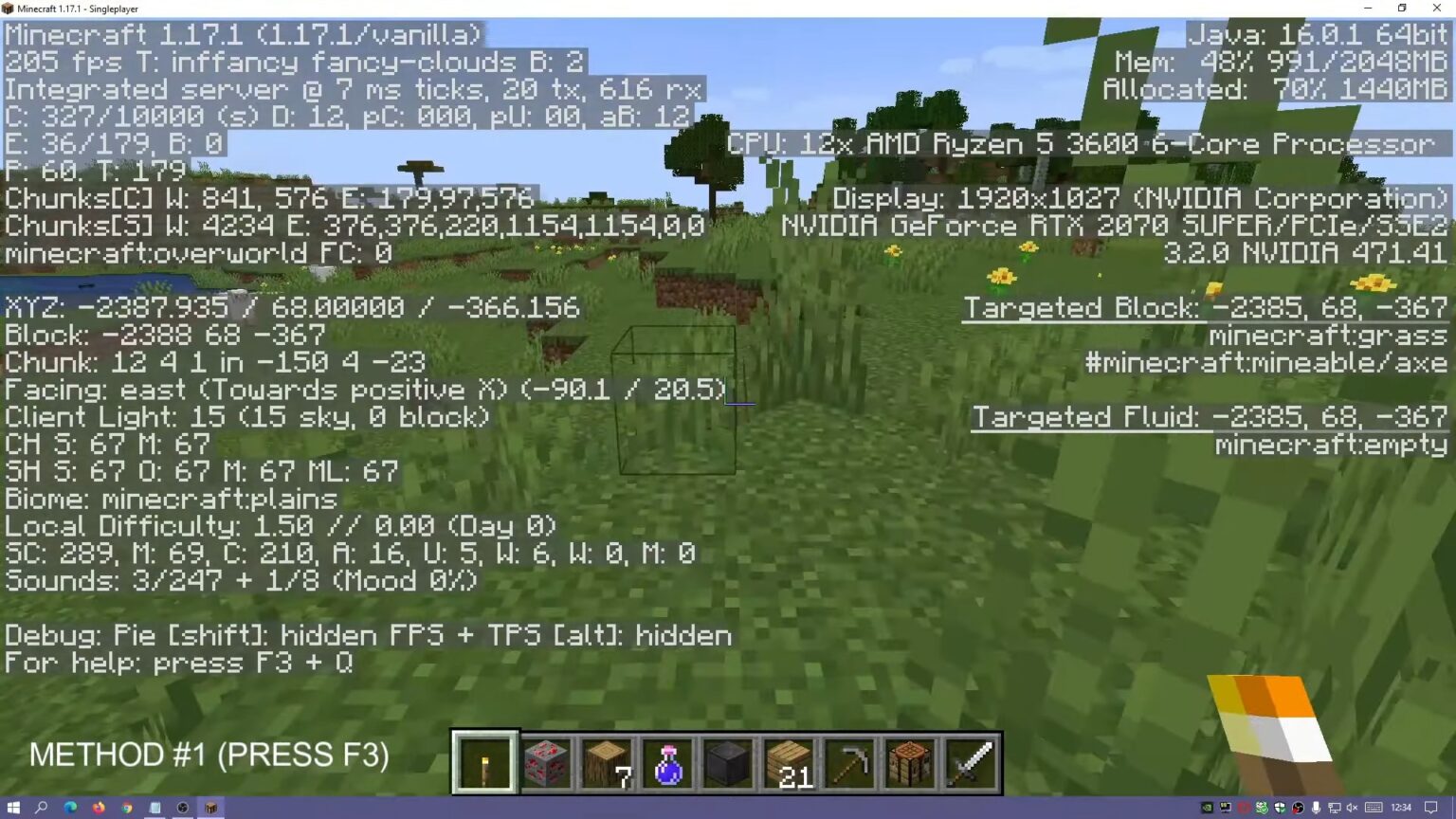Screen dimensions: 1456x819
Task: Click the microphone icon in the system tray
Action: click(x=1316, y=808)
